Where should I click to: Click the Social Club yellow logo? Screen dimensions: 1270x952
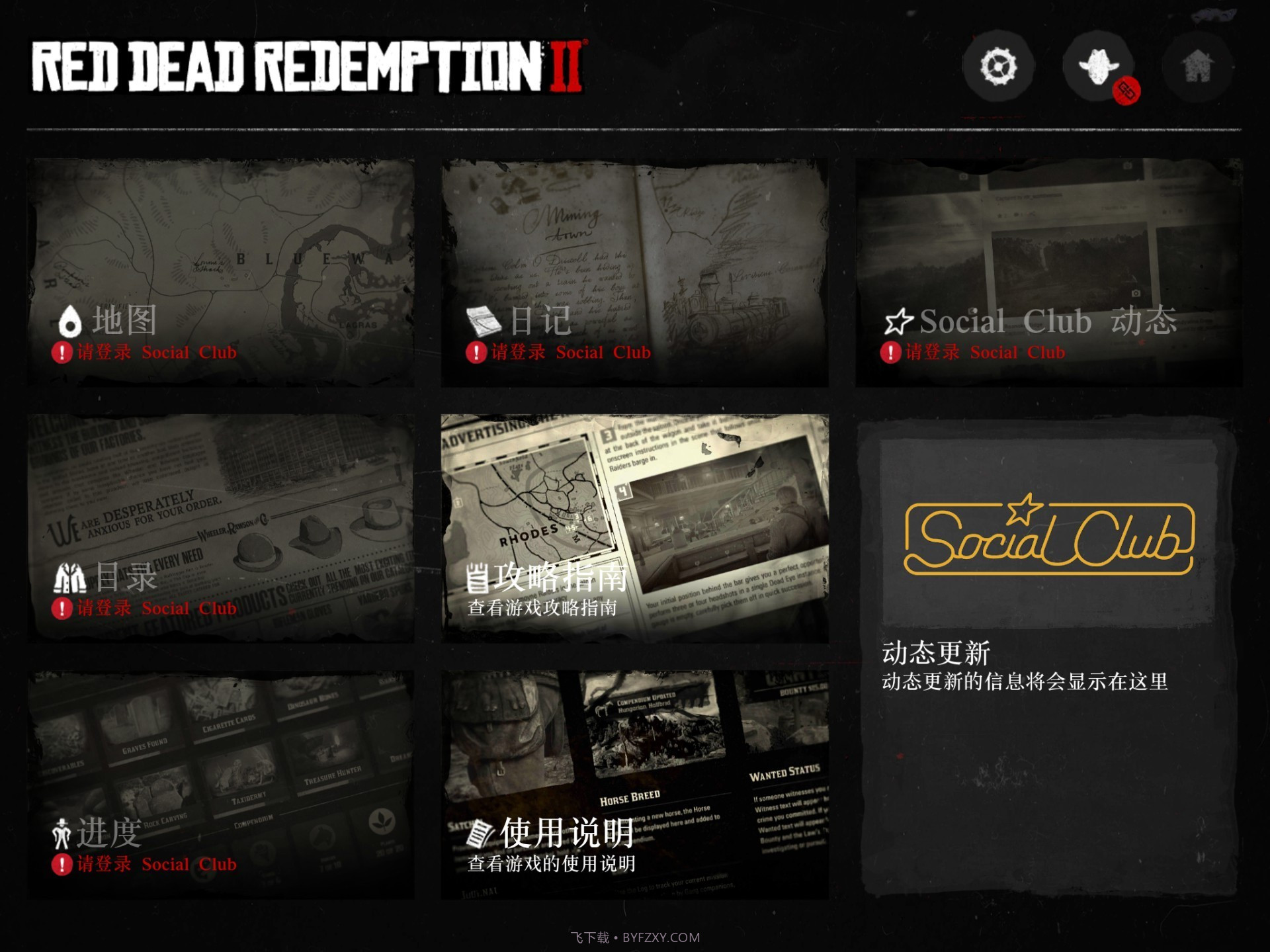point(1048,537)
